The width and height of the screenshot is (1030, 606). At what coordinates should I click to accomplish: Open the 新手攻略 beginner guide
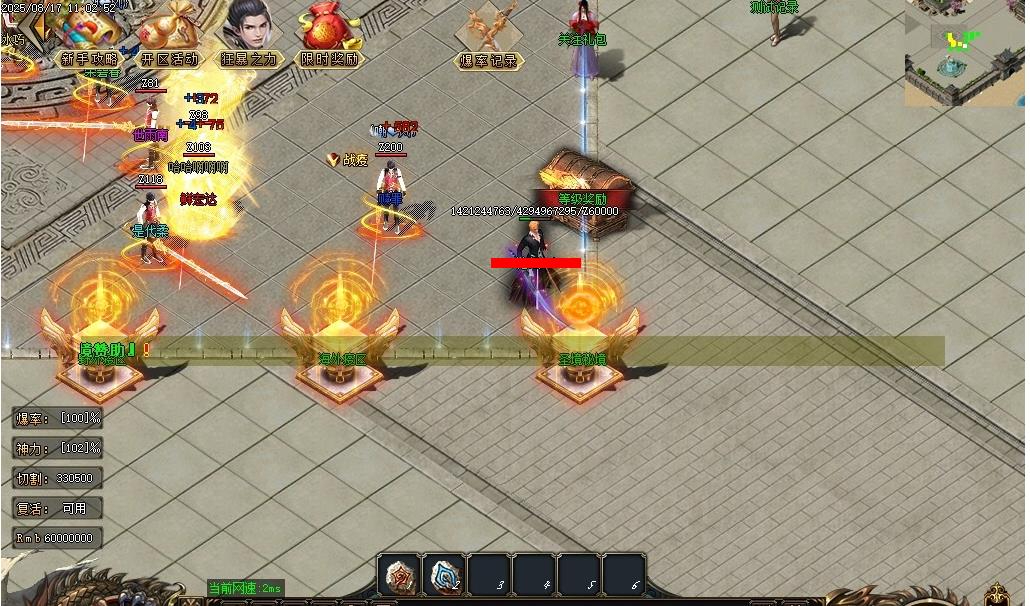[x=88, y=40]
